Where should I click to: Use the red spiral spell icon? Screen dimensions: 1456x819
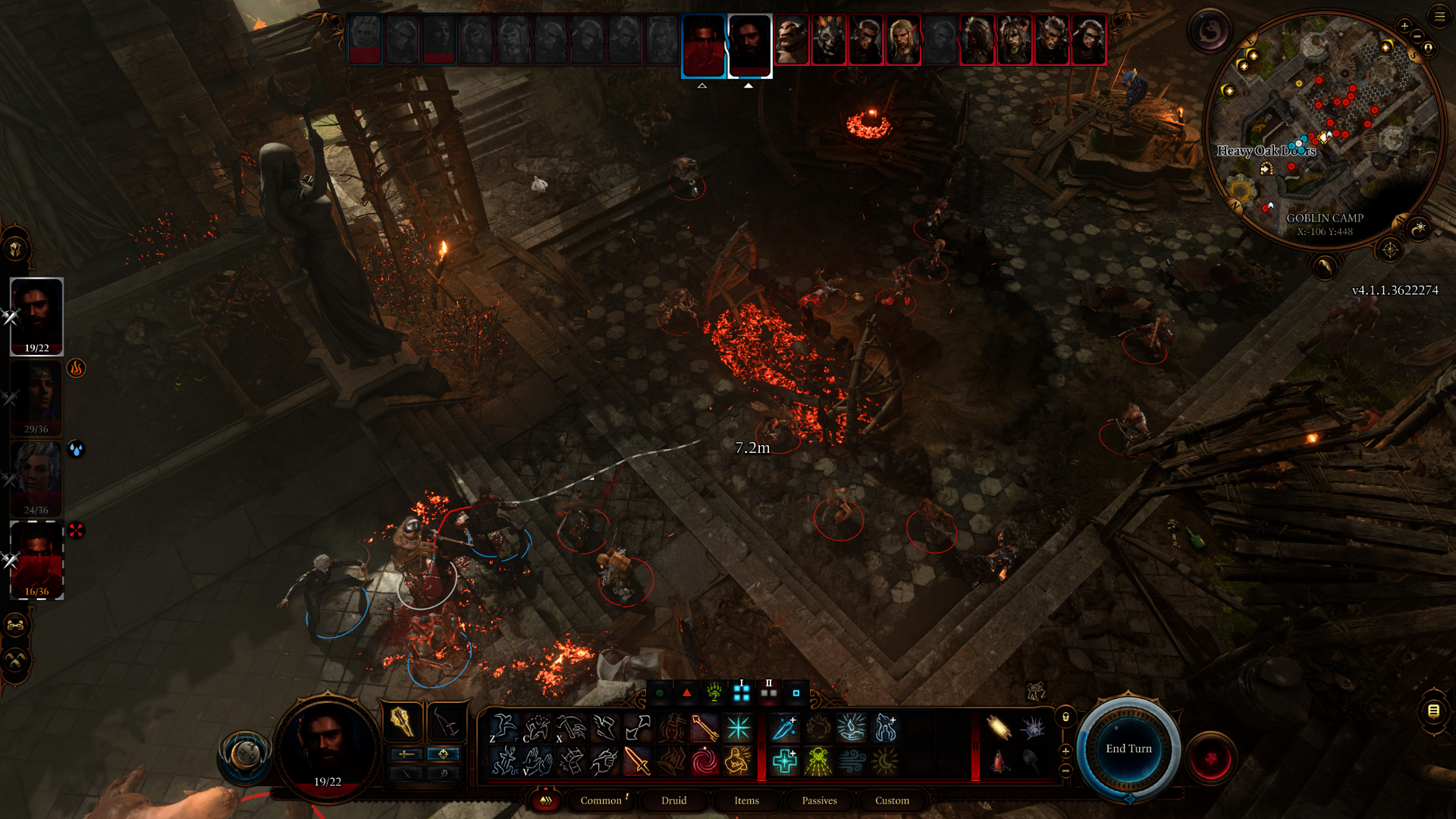point(704,761)
